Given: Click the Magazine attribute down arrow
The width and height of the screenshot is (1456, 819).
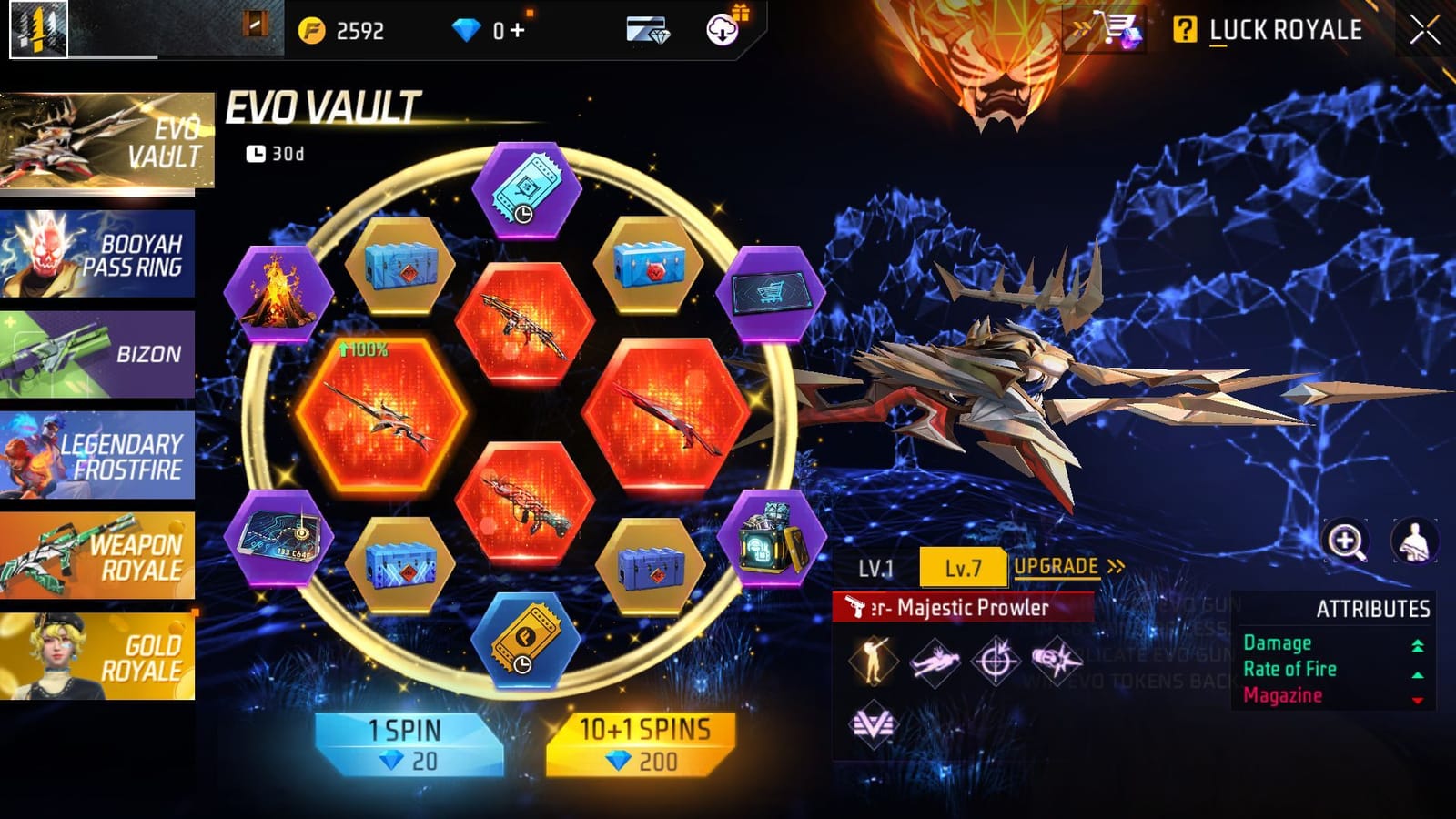Looking at the screenshot, I should tap(1416, 697).
